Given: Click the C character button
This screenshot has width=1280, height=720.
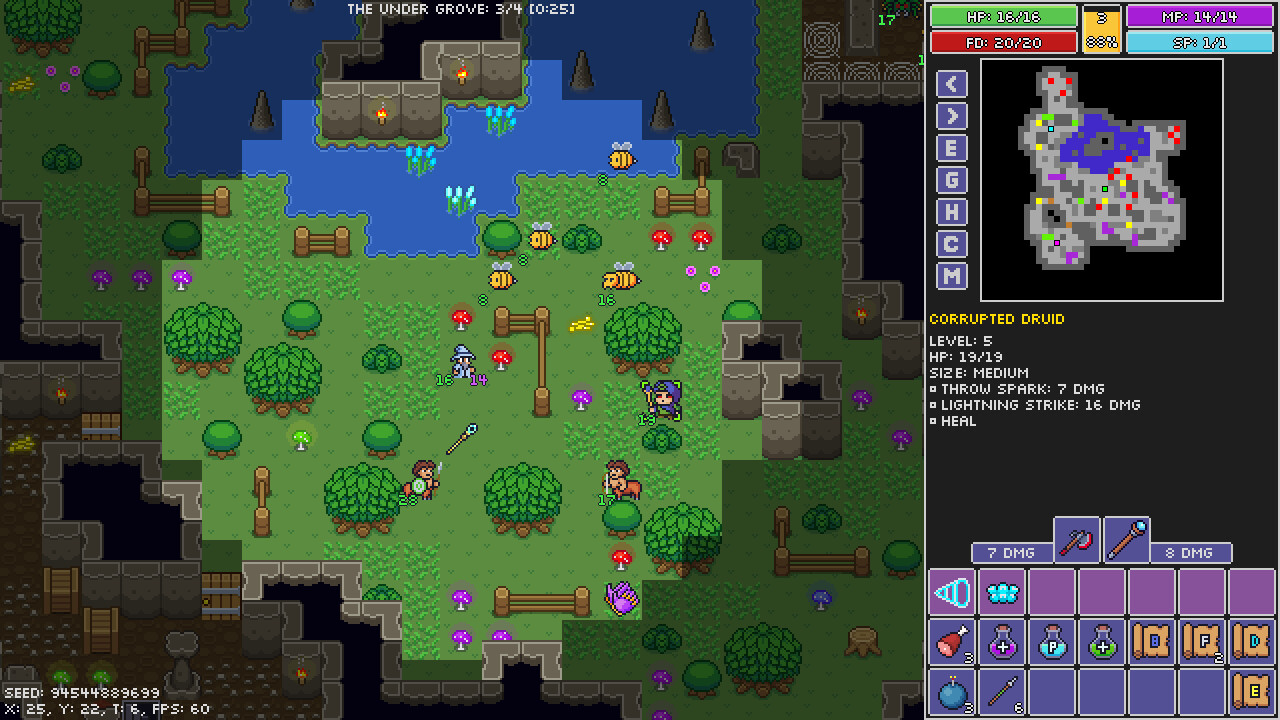Looking at the screenshot, I should coord(951,243).
